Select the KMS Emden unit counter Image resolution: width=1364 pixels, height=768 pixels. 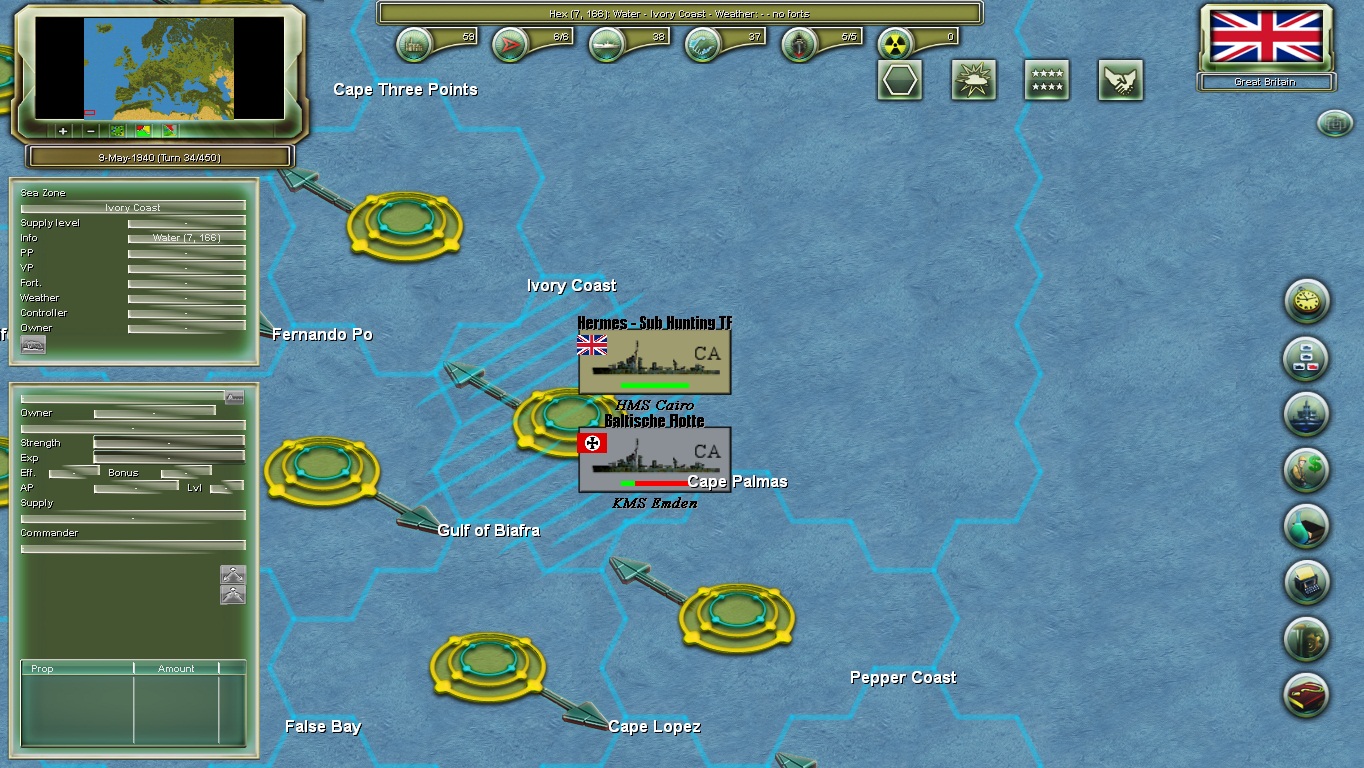point(655,458)
